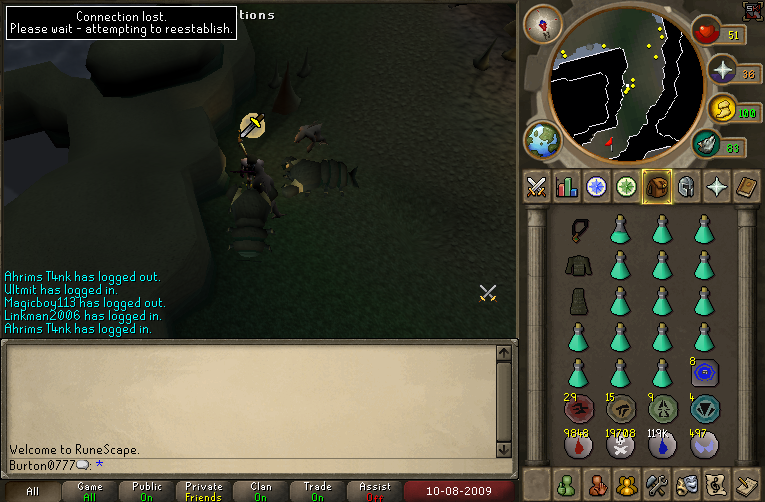This screenshot has height=502, width=765.
Task: Select the dark body armour in inventory
Action: [578, 265]
